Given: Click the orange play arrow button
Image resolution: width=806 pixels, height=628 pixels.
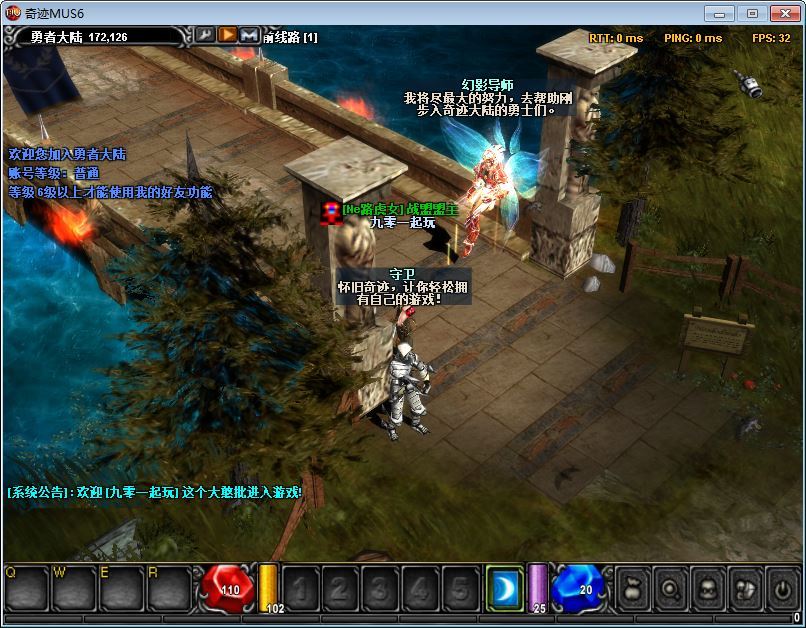Looking at the screenshot, I should (x=228, y=36).
